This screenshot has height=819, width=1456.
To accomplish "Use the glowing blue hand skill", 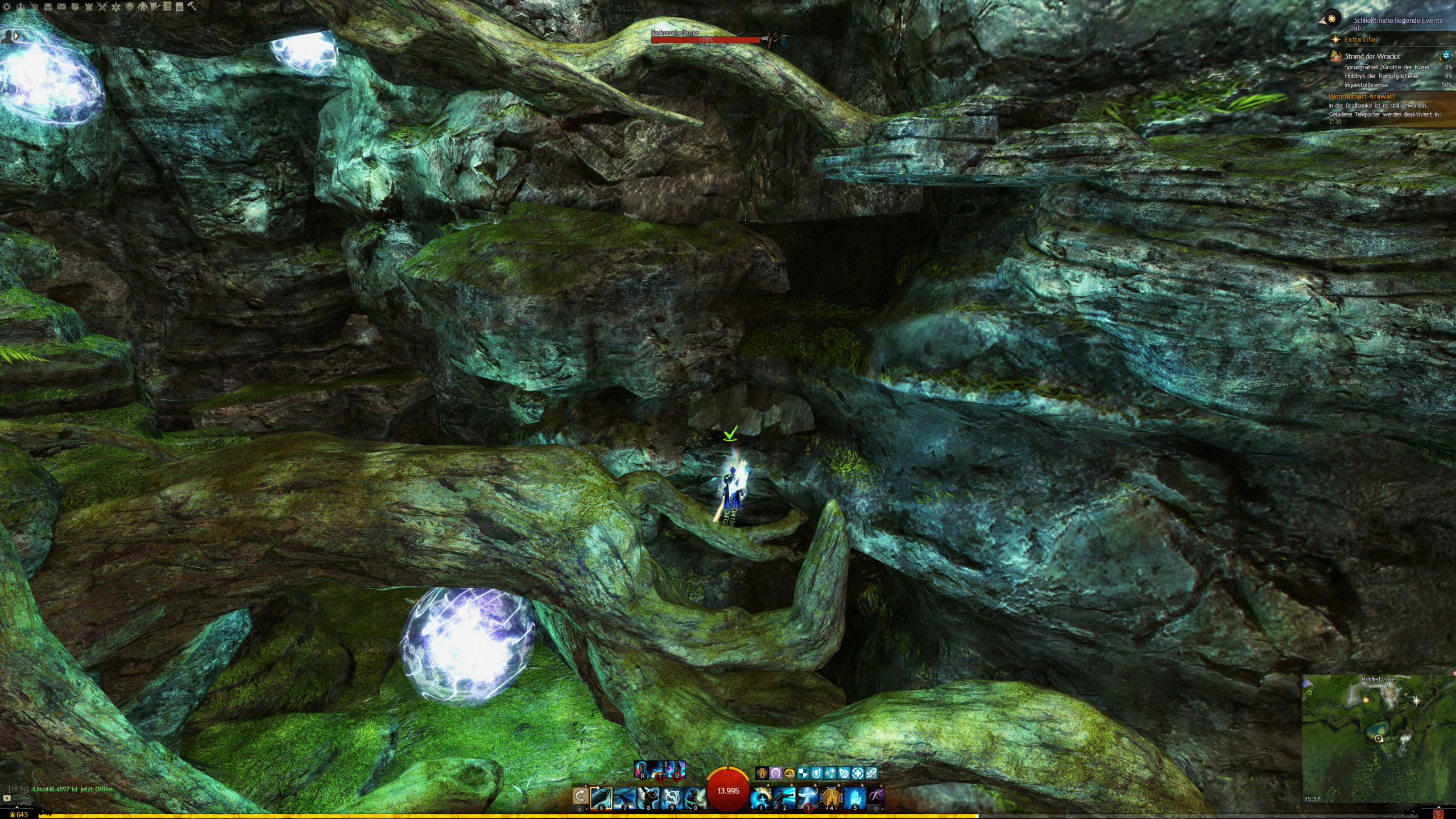I will (x=854, y=797).
